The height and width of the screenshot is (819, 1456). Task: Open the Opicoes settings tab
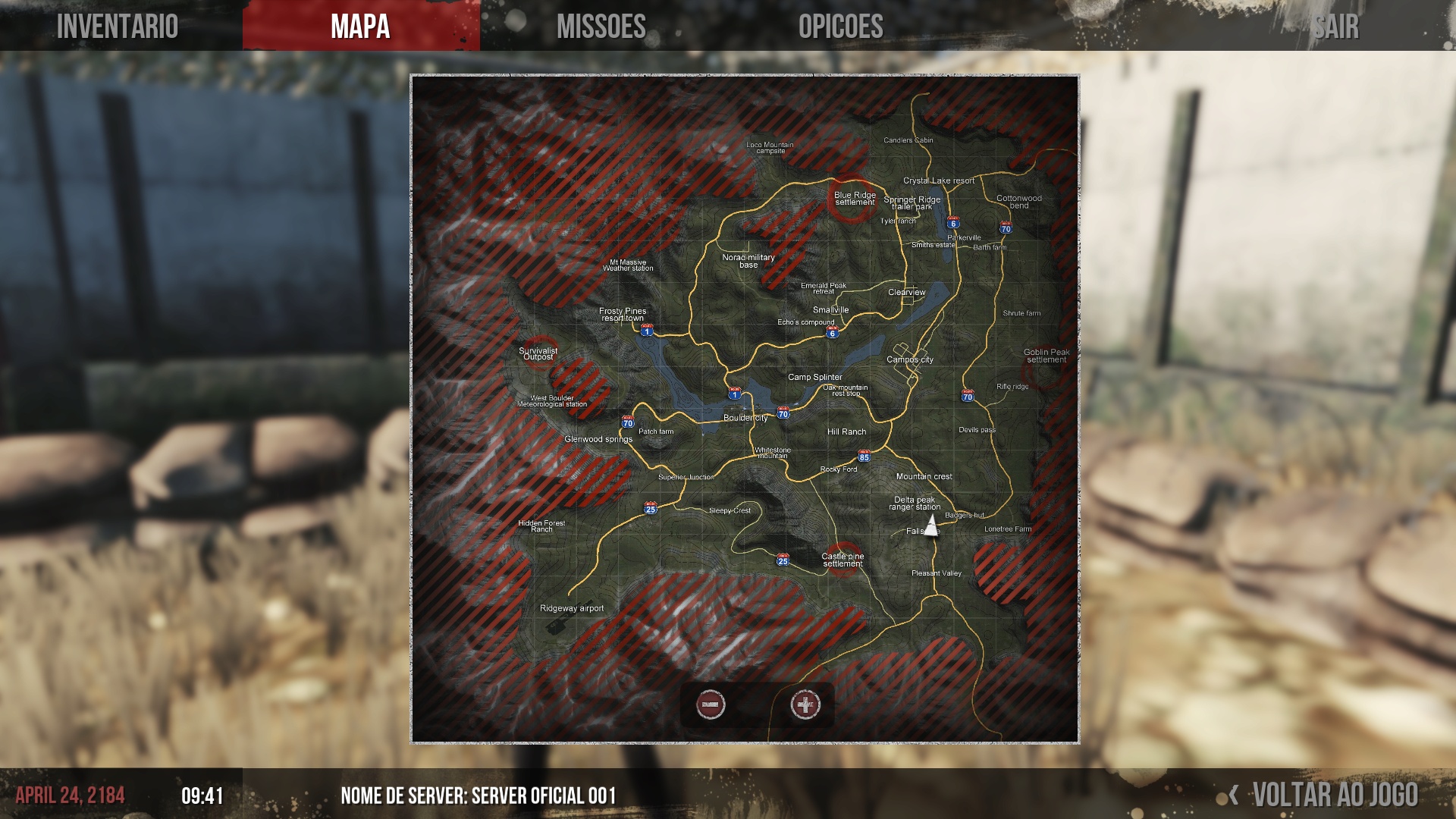(840, 27)
